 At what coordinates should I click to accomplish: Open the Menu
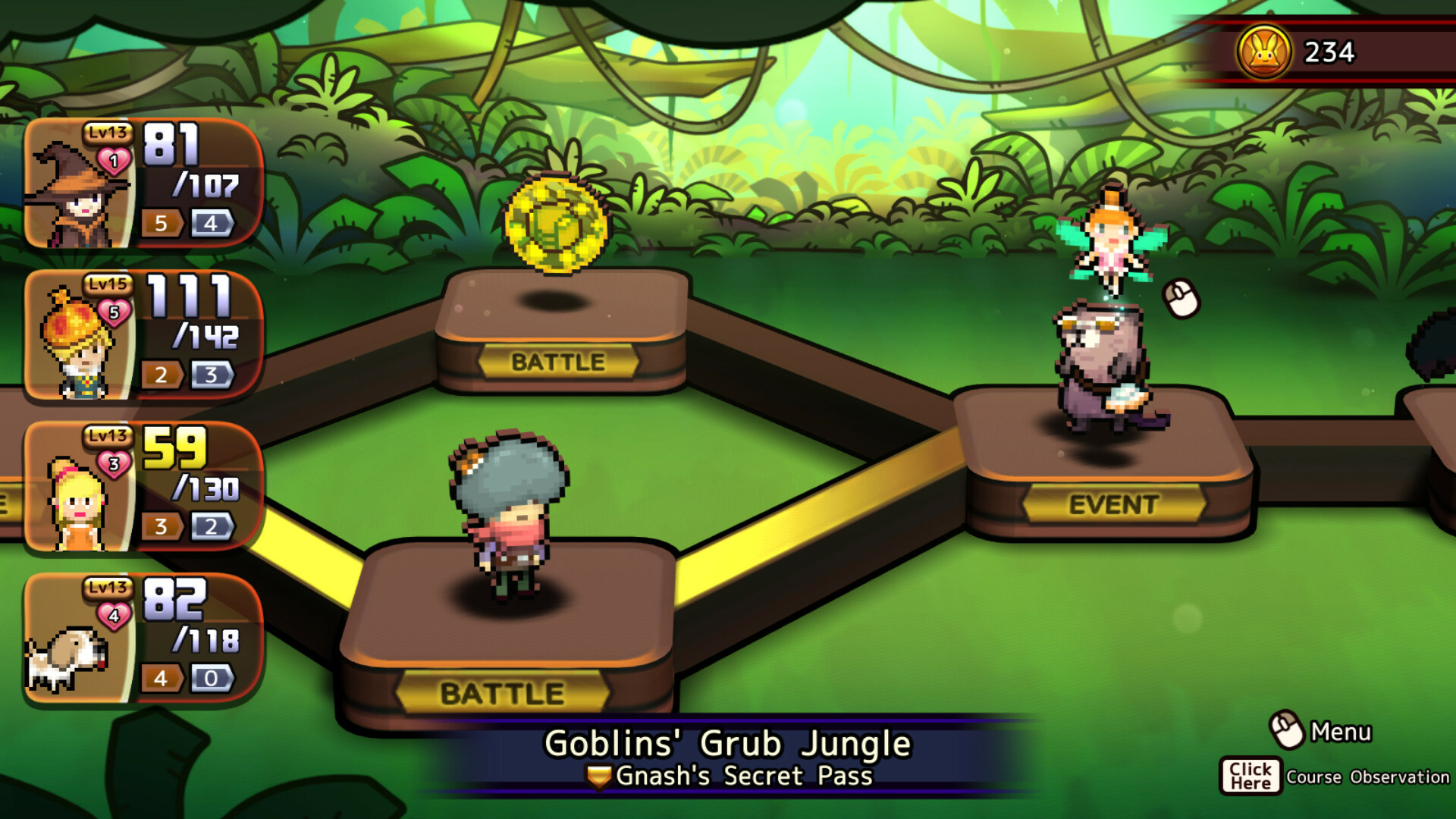pos(1339,730)
